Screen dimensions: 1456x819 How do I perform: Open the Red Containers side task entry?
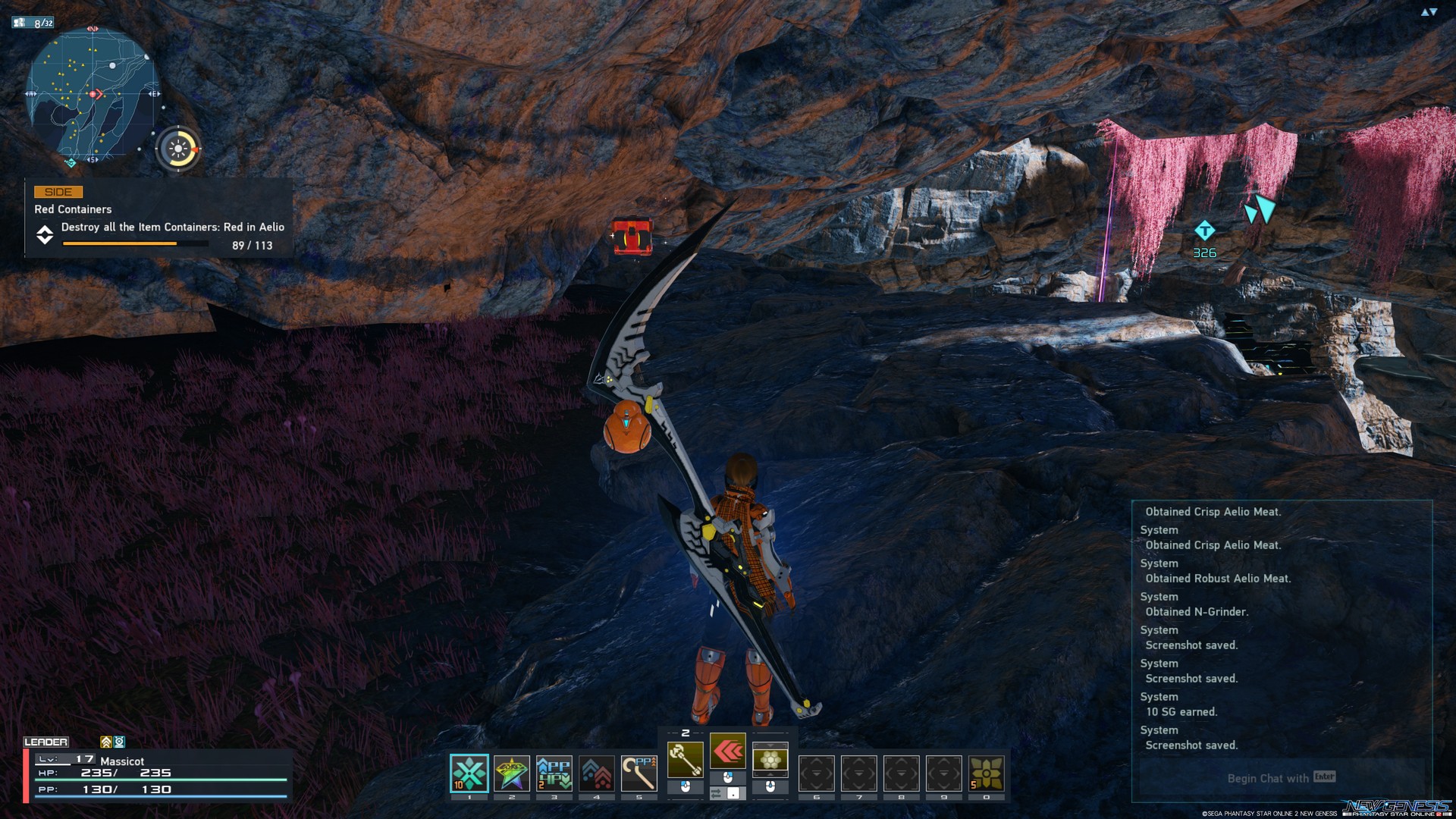coord(72,209)
